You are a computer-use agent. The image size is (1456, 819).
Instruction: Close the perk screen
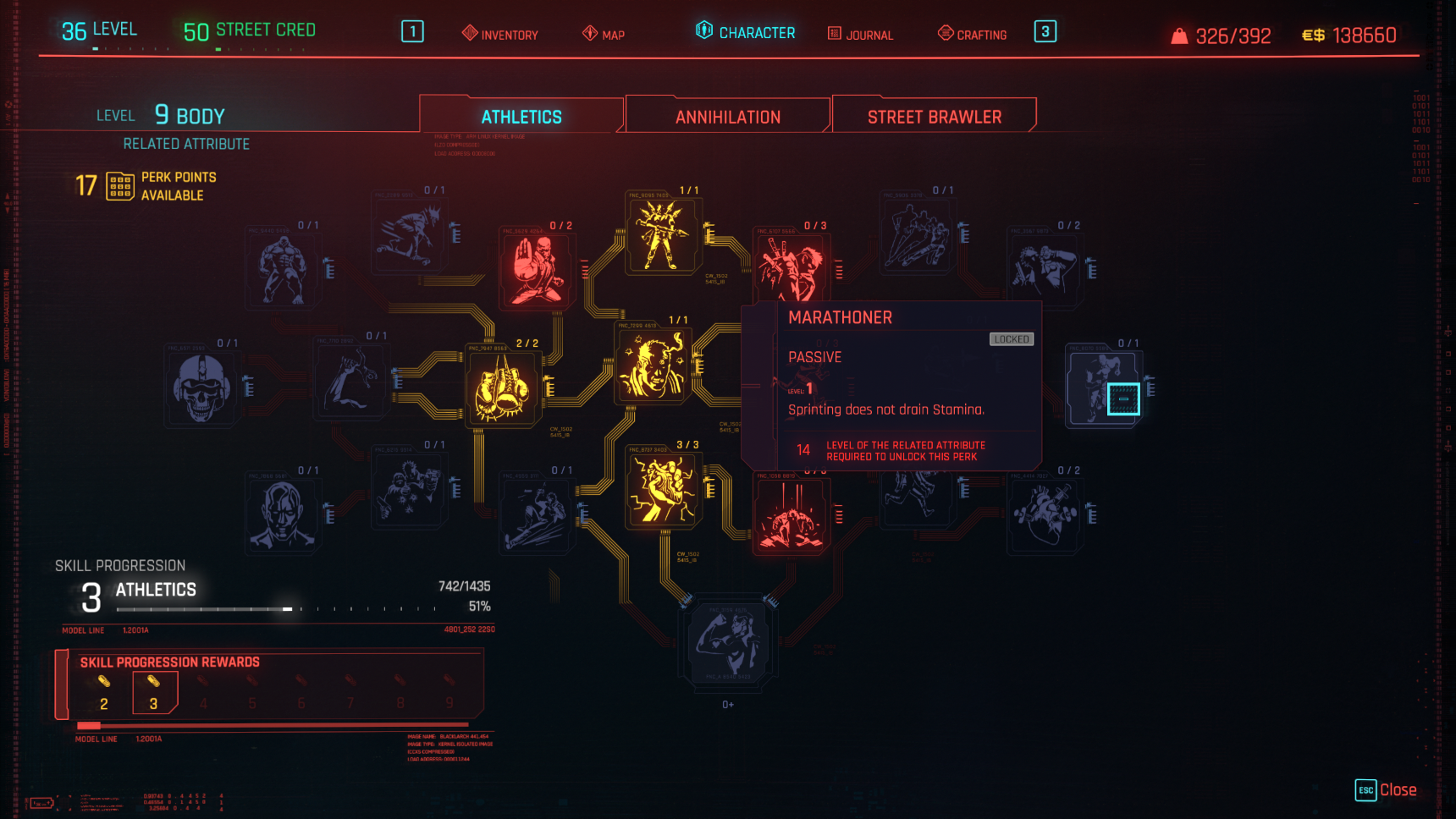1387,790
